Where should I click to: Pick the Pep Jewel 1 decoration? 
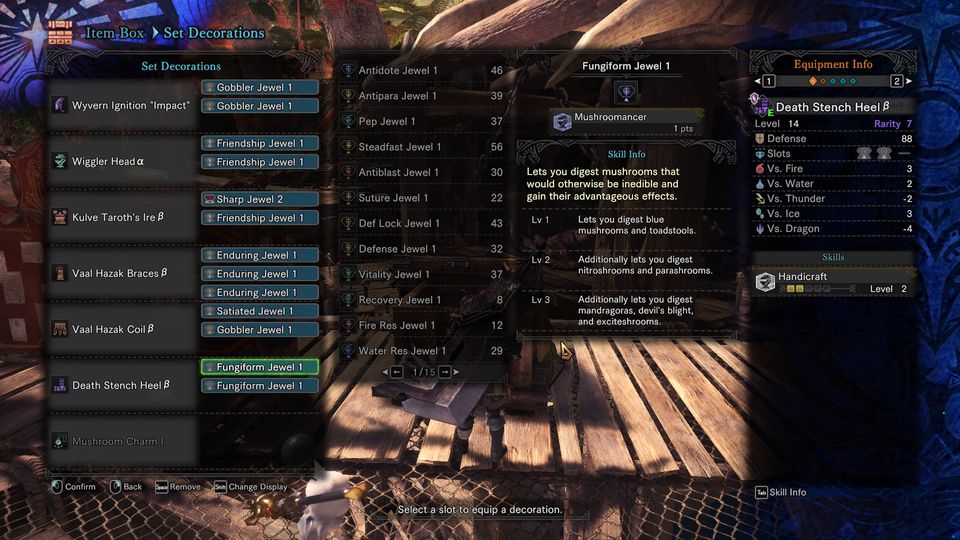[422, 122]
